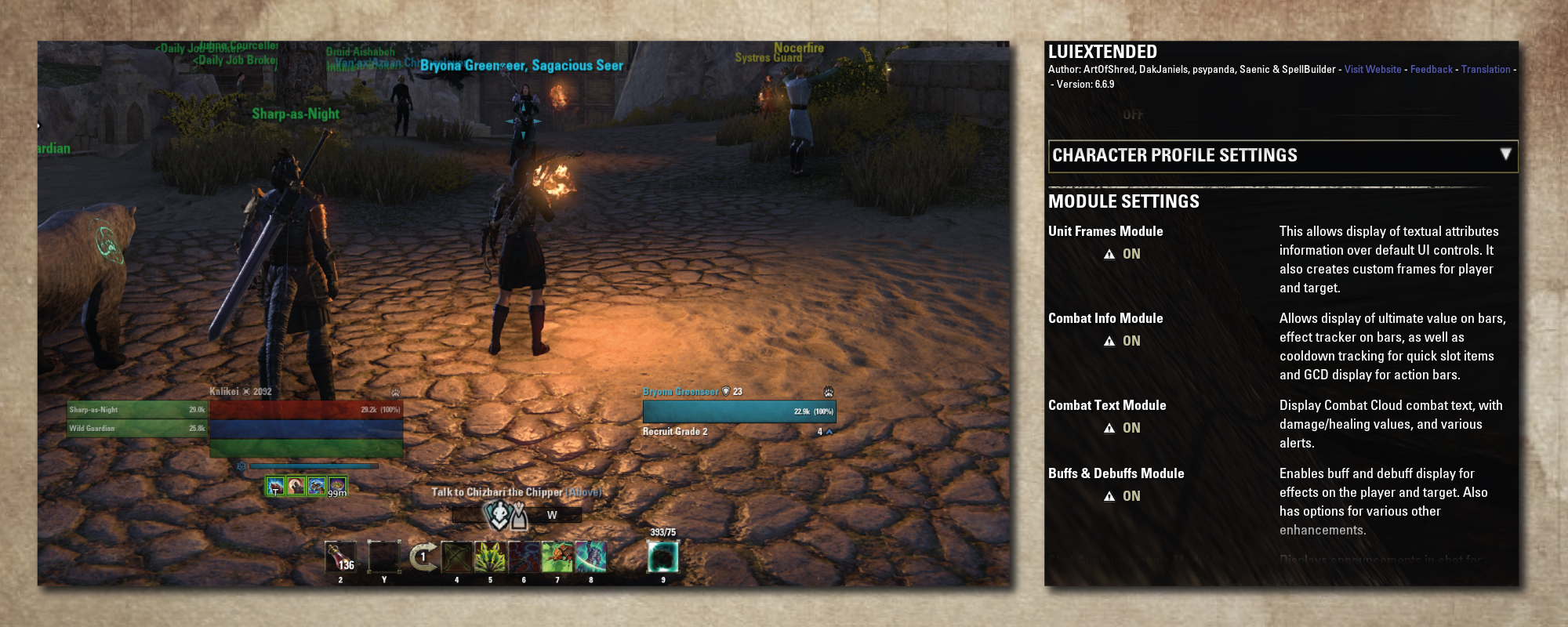
Task: Select the food buff with 99m timer
Action: coord(337,487)
